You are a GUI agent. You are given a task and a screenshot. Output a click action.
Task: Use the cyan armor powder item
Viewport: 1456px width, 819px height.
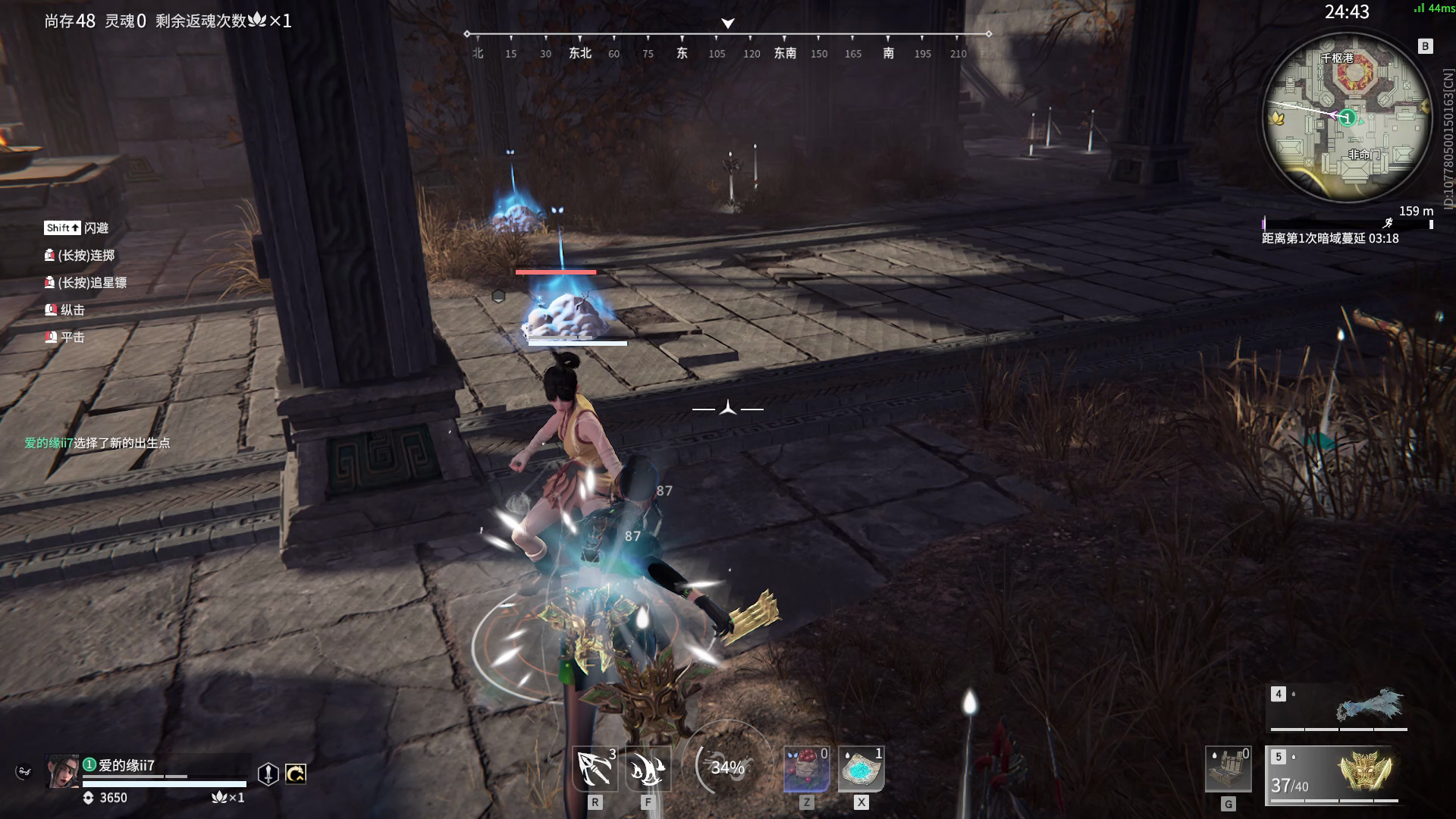click(x=861, y=769)
